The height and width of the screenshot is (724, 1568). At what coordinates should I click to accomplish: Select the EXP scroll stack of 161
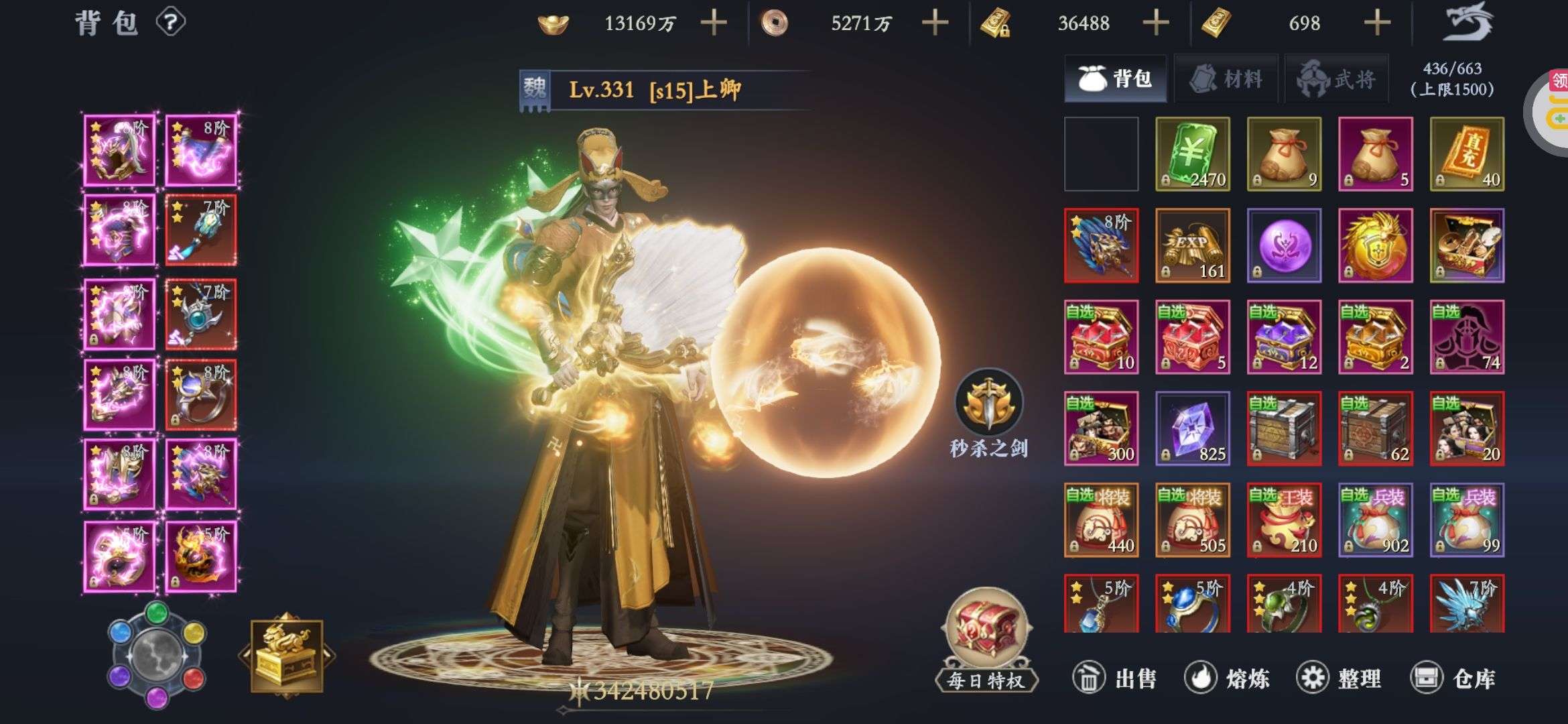pos(1193,245)
